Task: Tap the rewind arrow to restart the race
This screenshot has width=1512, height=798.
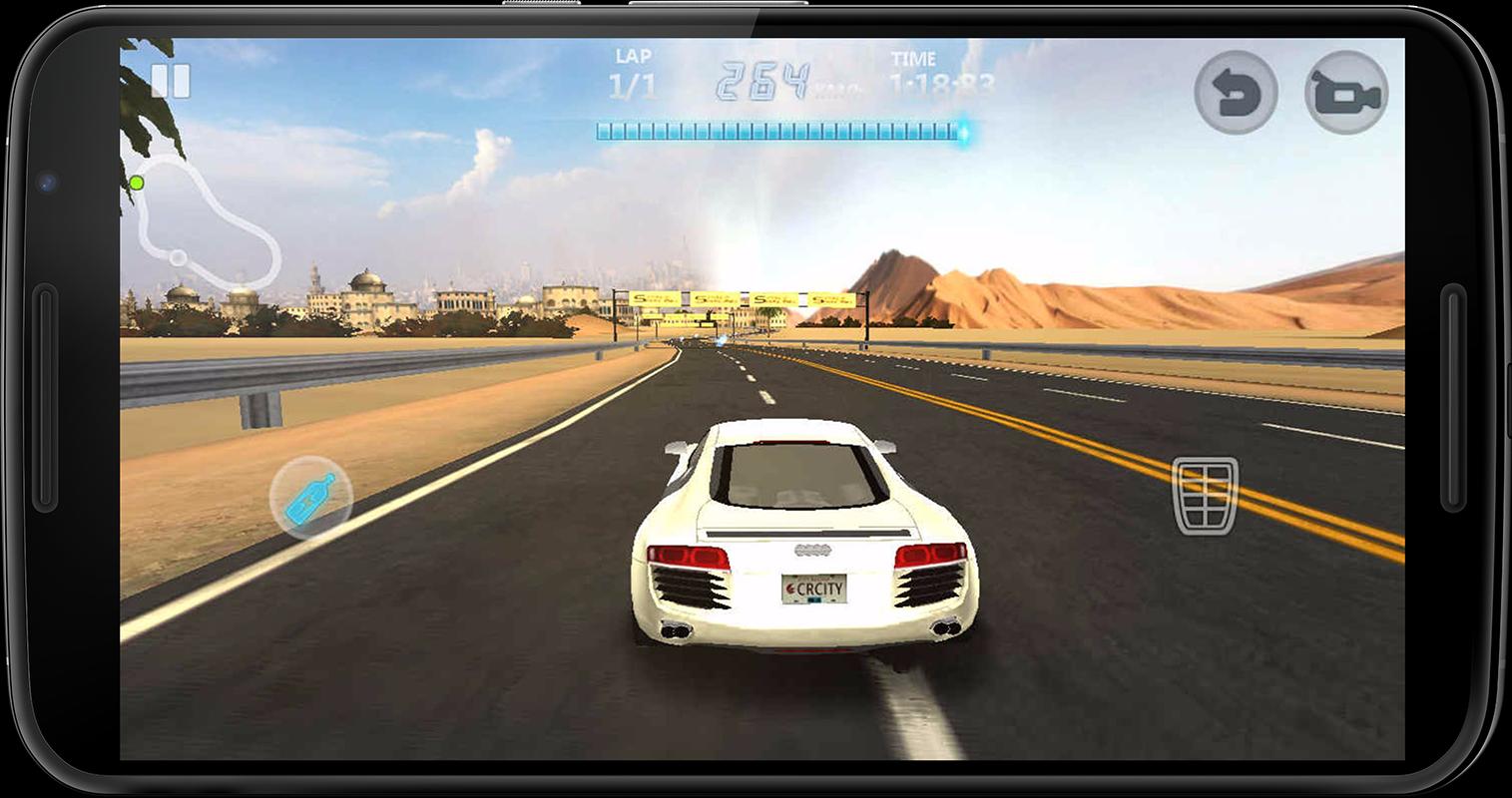Action: pyautogui.click(x=1236, y=89)
